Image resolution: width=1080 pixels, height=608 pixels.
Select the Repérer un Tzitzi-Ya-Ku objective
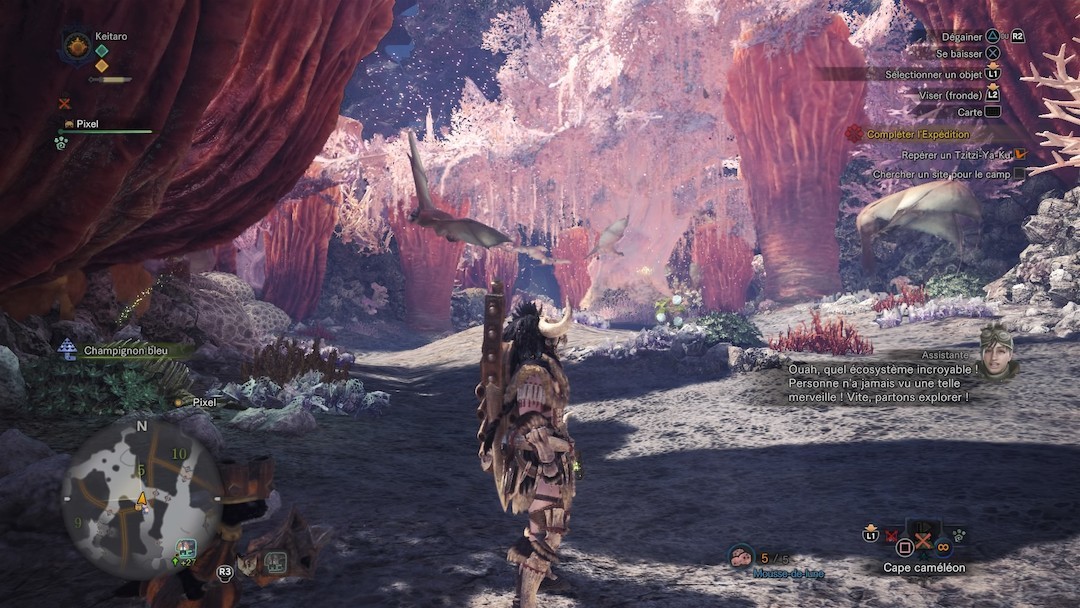[x=956, y=155]
